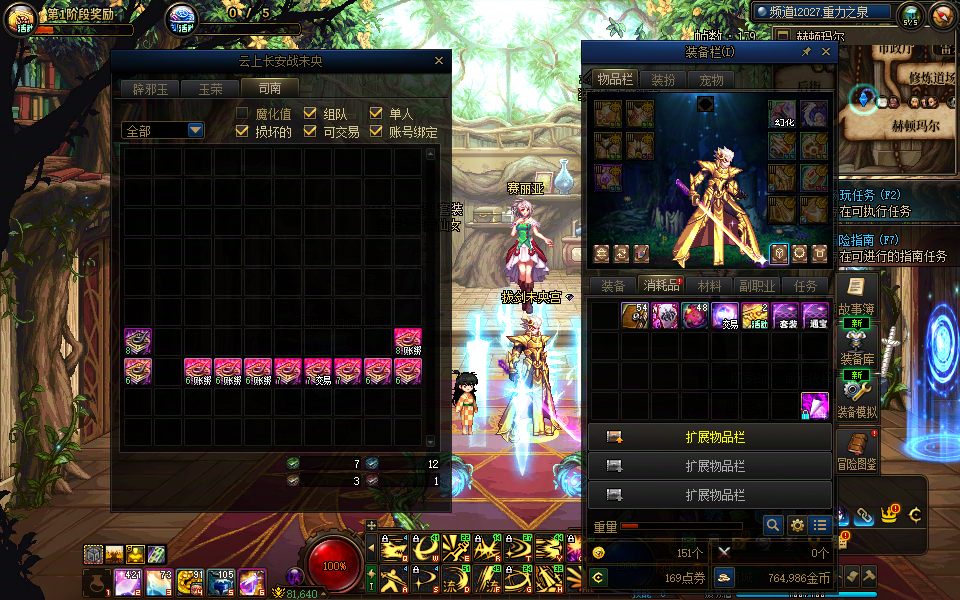This screenshot has height=600, width=960.
Task: Open the inventory search magnifier
Action: click(x=772, y=525)
